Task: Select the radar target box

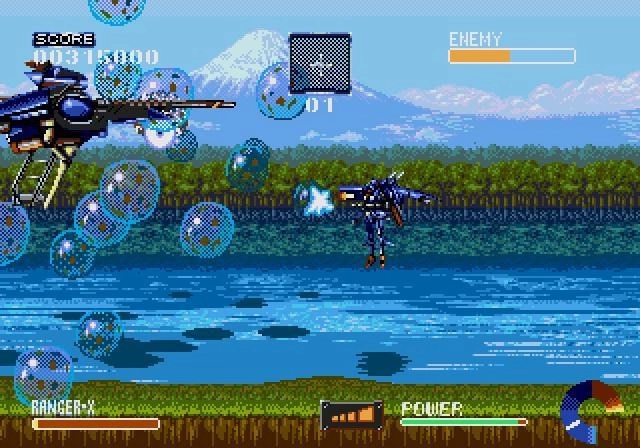Action: [320, 65]
